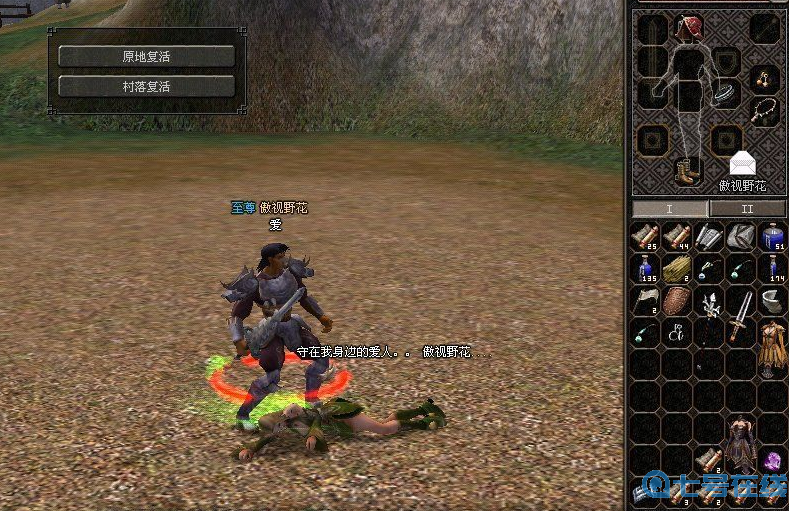Select the equipped bead necklace slot

click(765, 110)
